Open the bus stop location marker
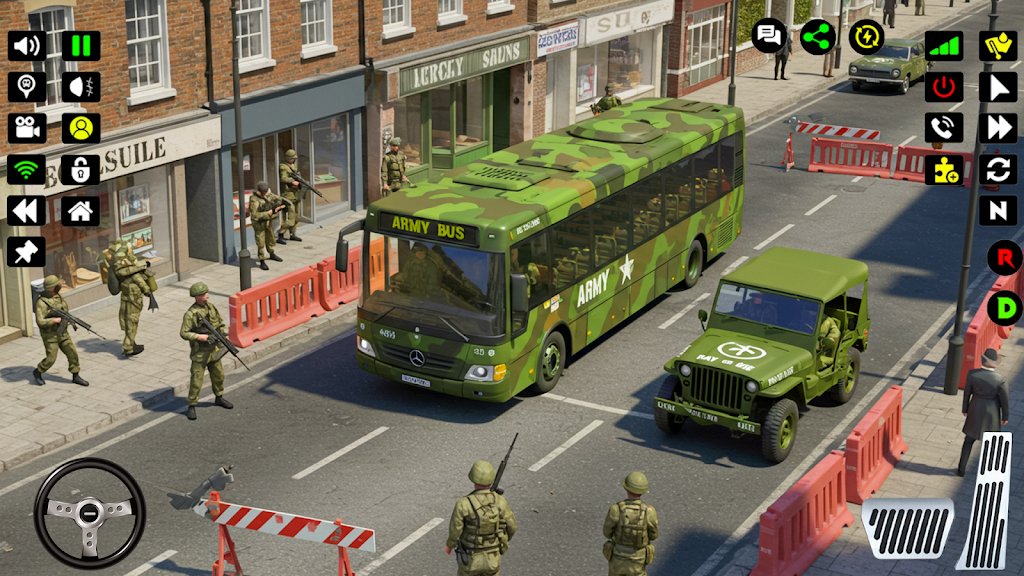Viewport: 1024px width, 576px height. click(27, 87)
